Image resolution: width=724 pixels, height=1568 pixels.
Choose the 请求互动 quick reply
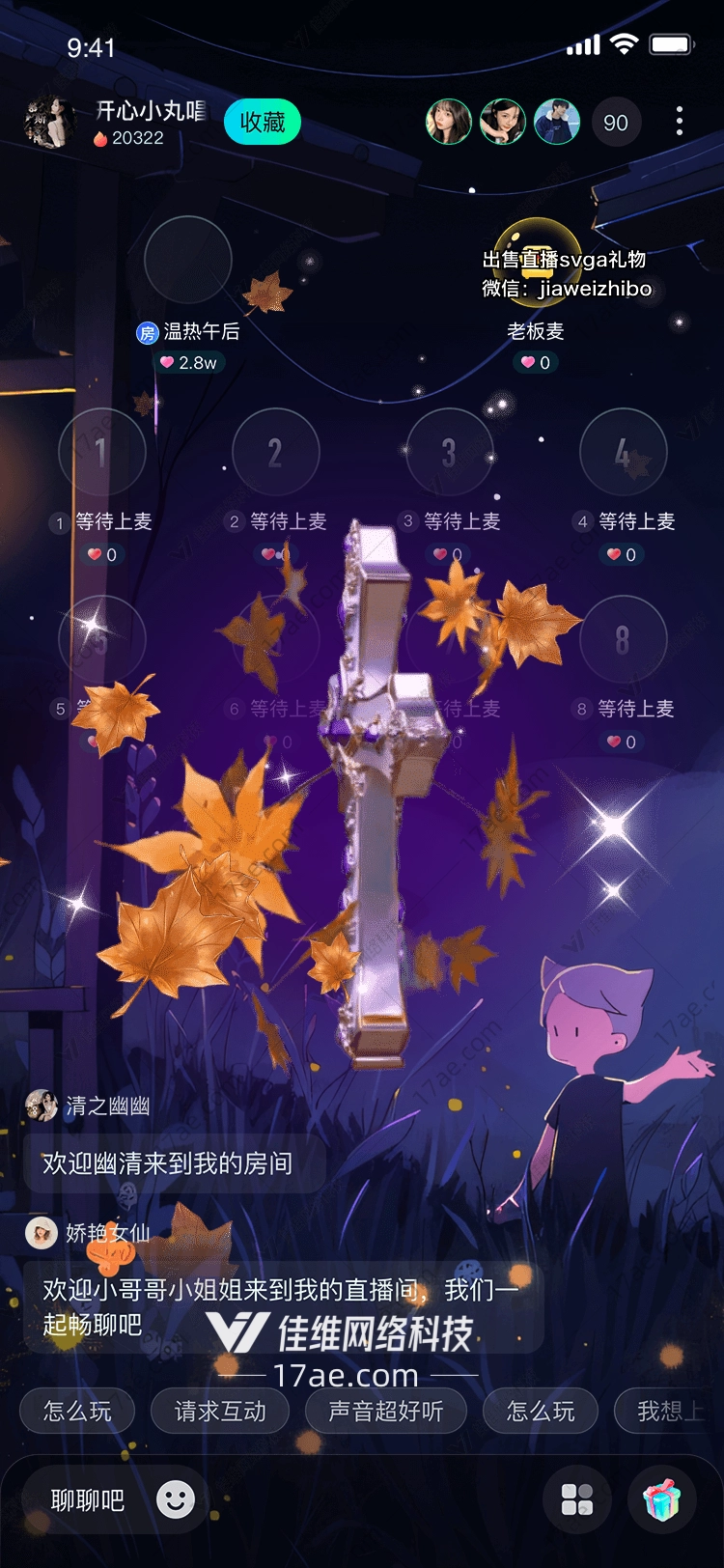[220, 1412]
